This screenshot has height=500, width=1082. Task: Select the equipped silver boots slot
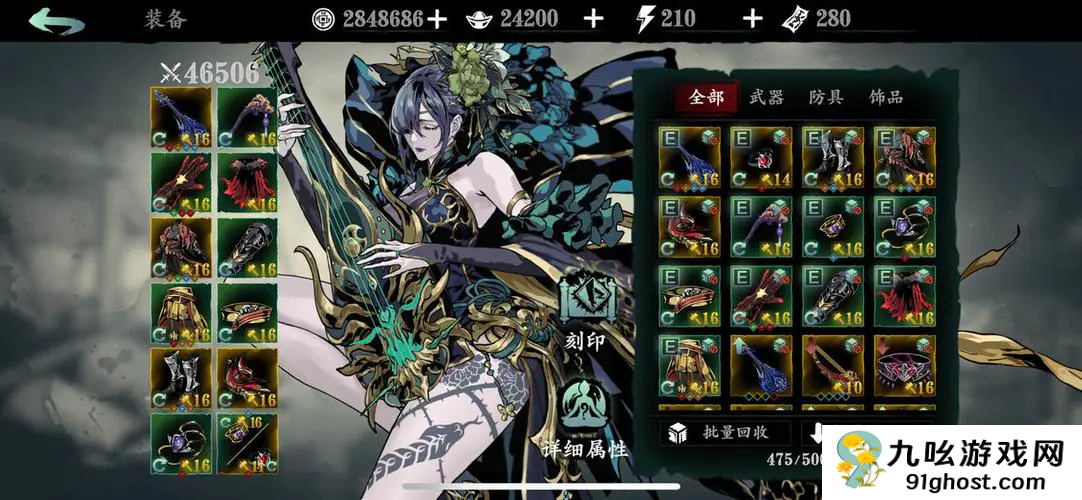pos(181,379)
